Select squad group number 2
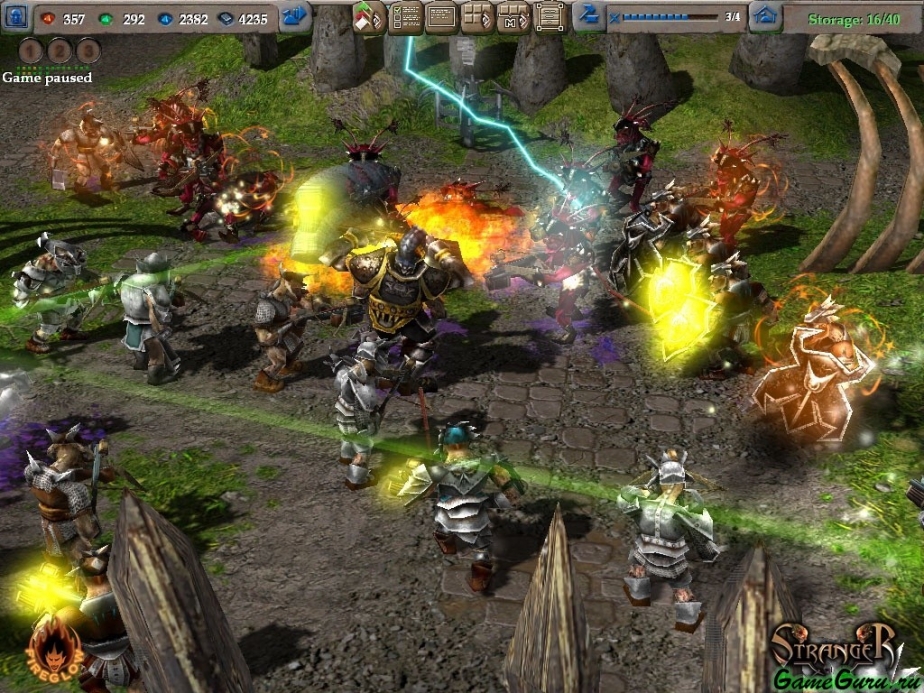The height and width of the screenshot is (693, 924). click(59, 51)
